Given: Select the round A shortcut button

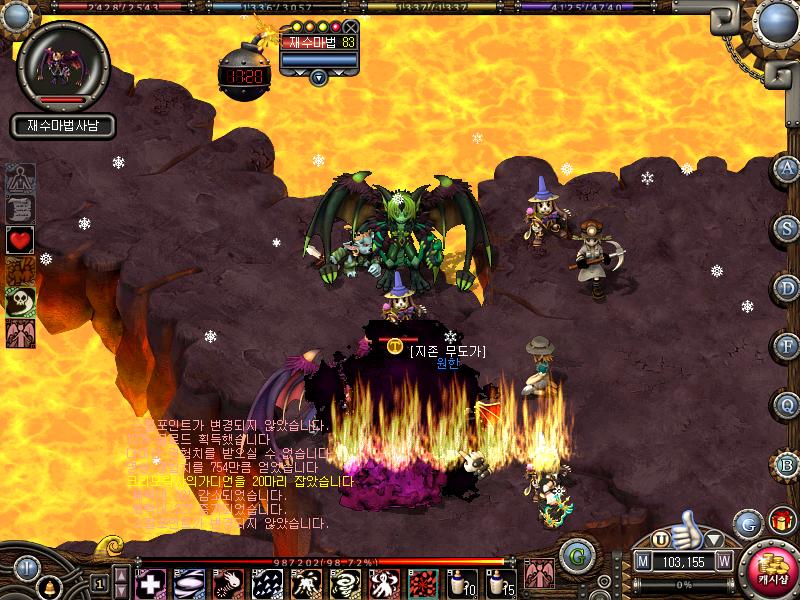Looking at the screenshot, I should tap(787, 169).
